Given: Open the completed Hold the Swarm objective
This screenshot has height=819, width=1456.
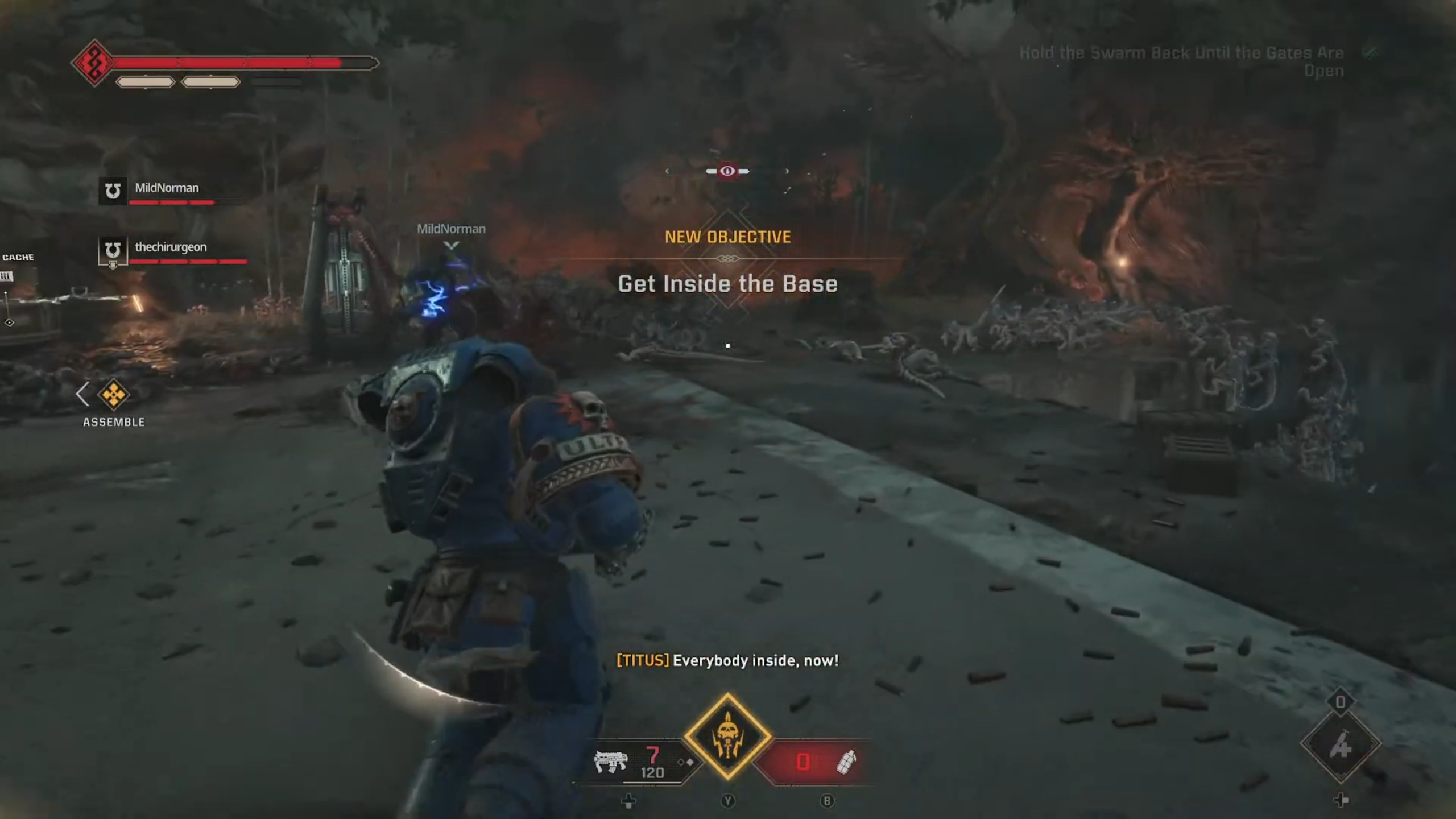Looking at the screenshot, I should [1182, 61].
